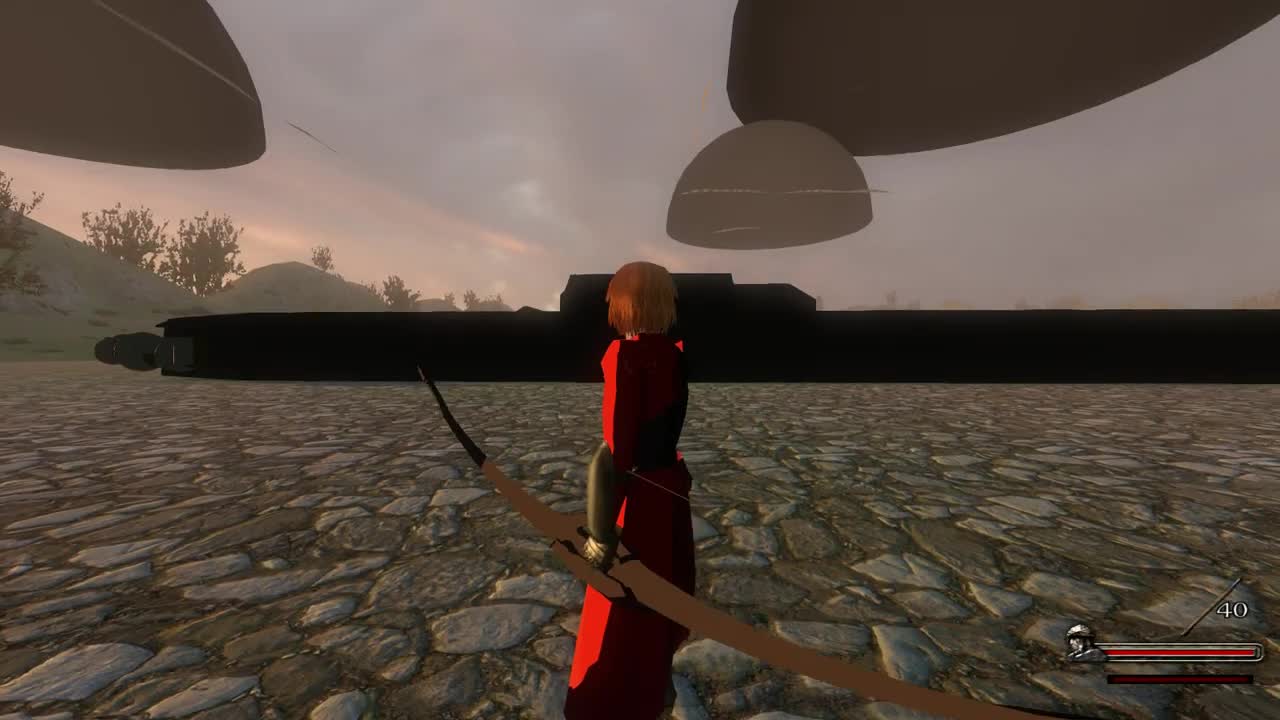Image resolution: width=1280 pixels, height=720 pixels.
Task: Click the red health bar to check status
Action: click(x=1180, y=652)
